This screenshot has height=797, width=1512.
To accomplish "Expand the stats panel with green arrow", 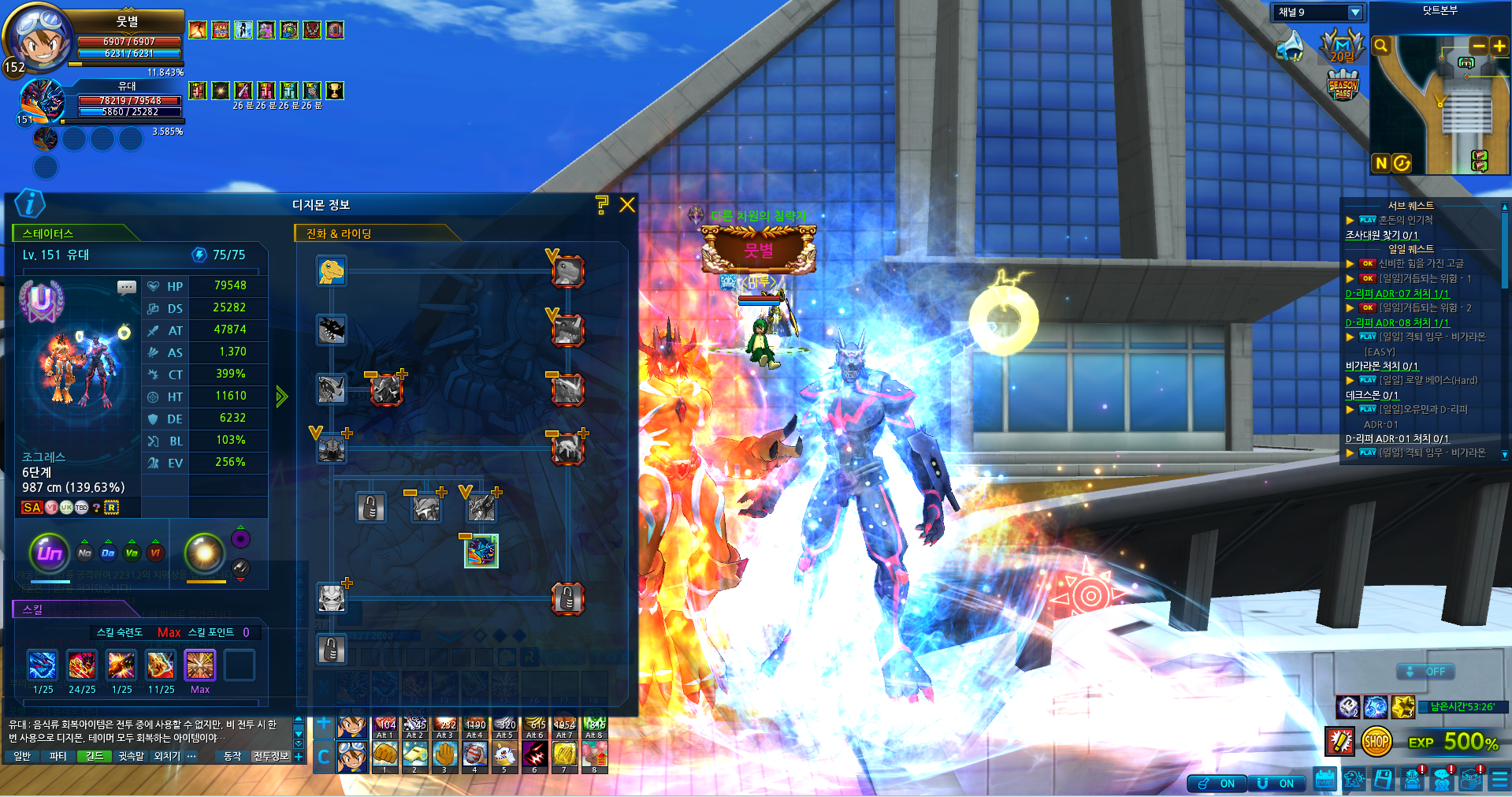I will [281, 397].
